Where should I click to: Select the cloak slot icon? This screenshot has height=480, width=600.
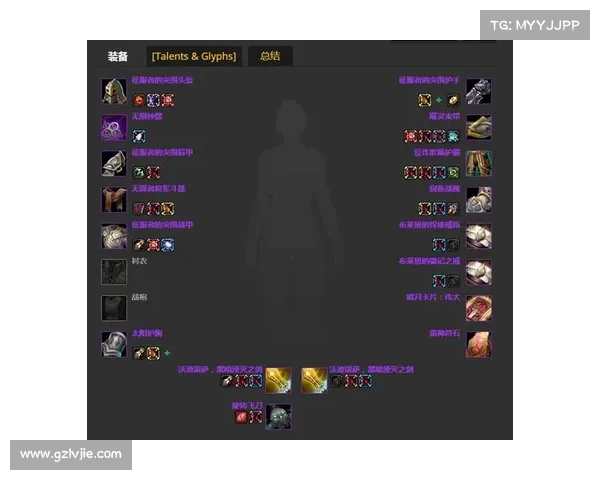pos(114,199)
